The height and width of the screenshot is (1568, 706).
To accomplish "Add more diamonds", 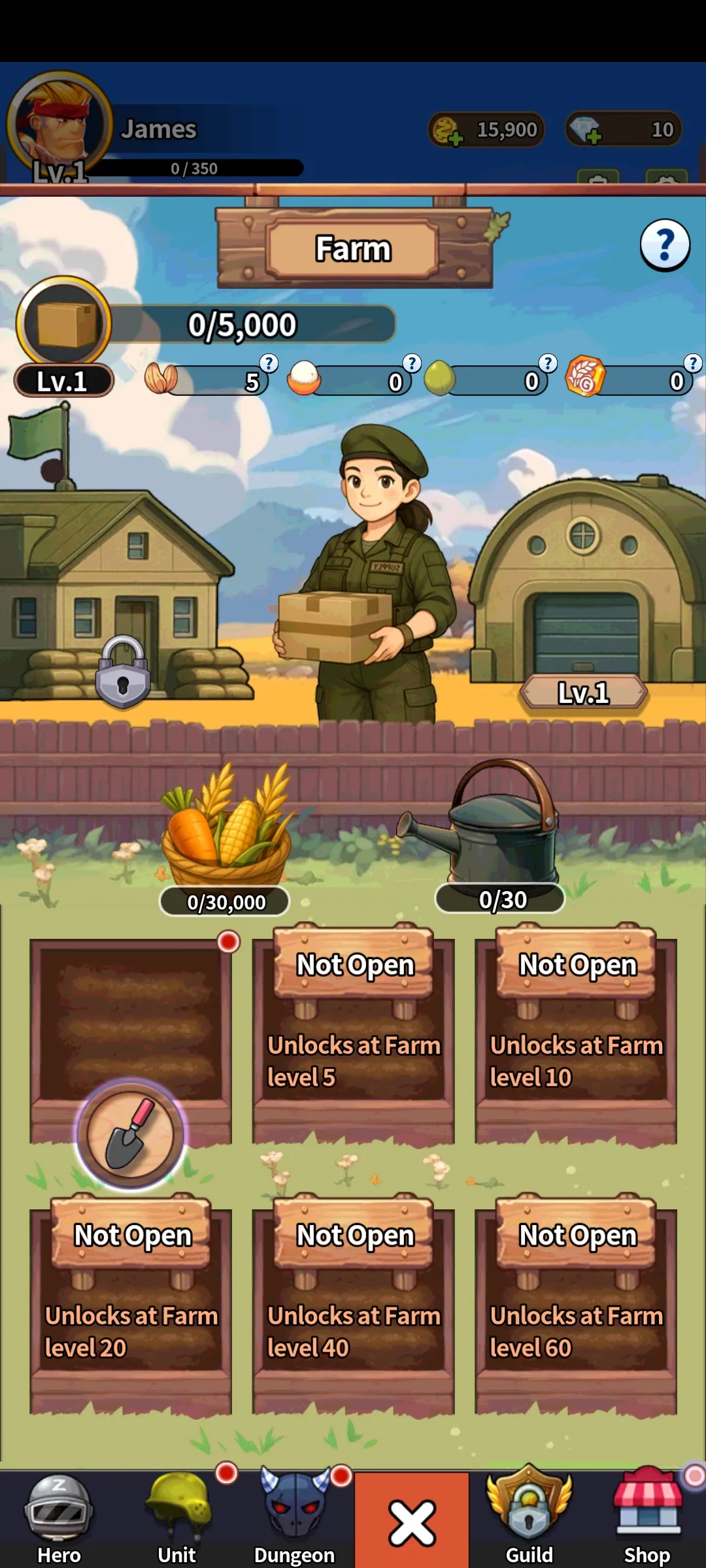I will [585, 129].
